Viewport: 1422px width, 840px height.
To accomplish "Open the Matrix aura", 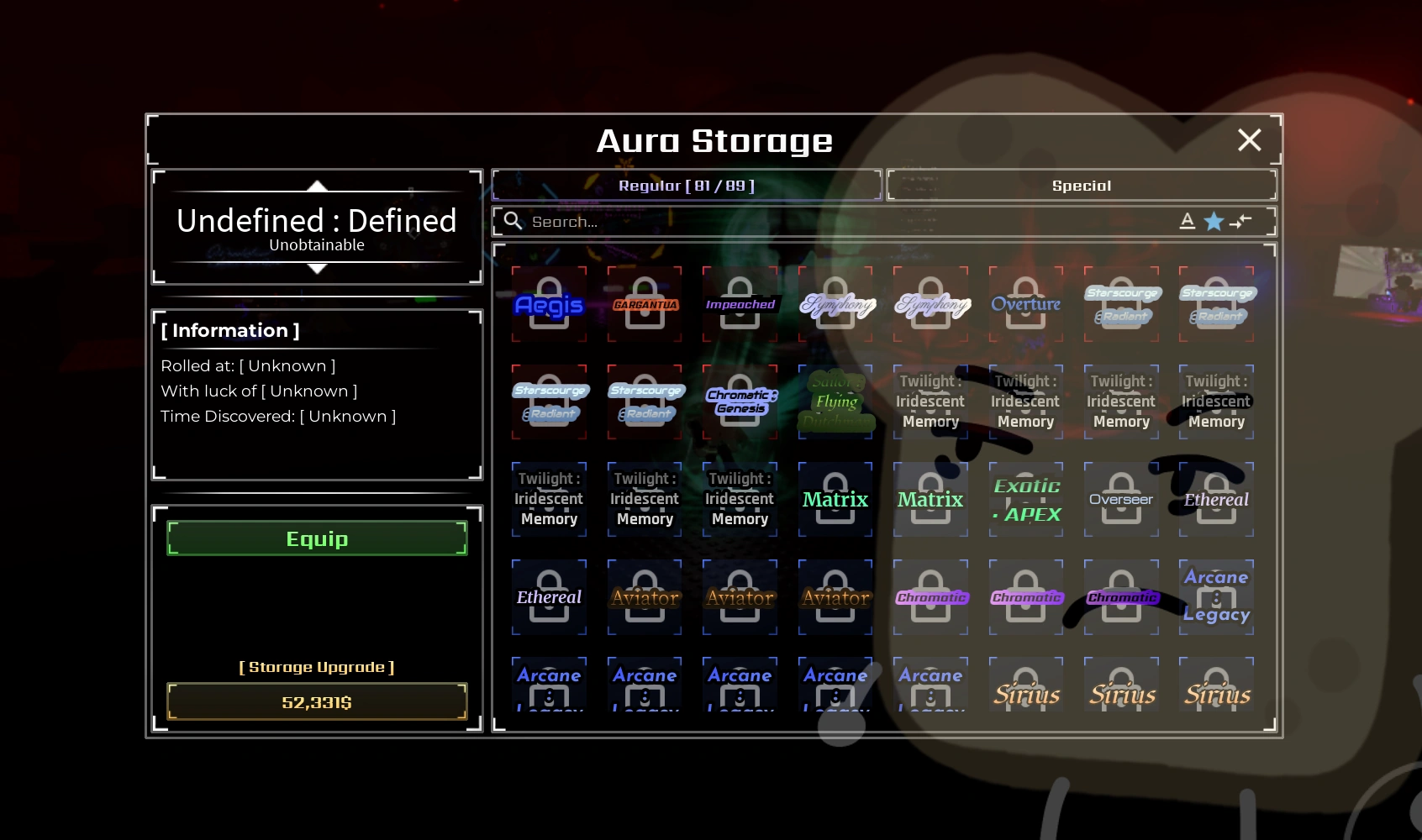I will (835, 499).
